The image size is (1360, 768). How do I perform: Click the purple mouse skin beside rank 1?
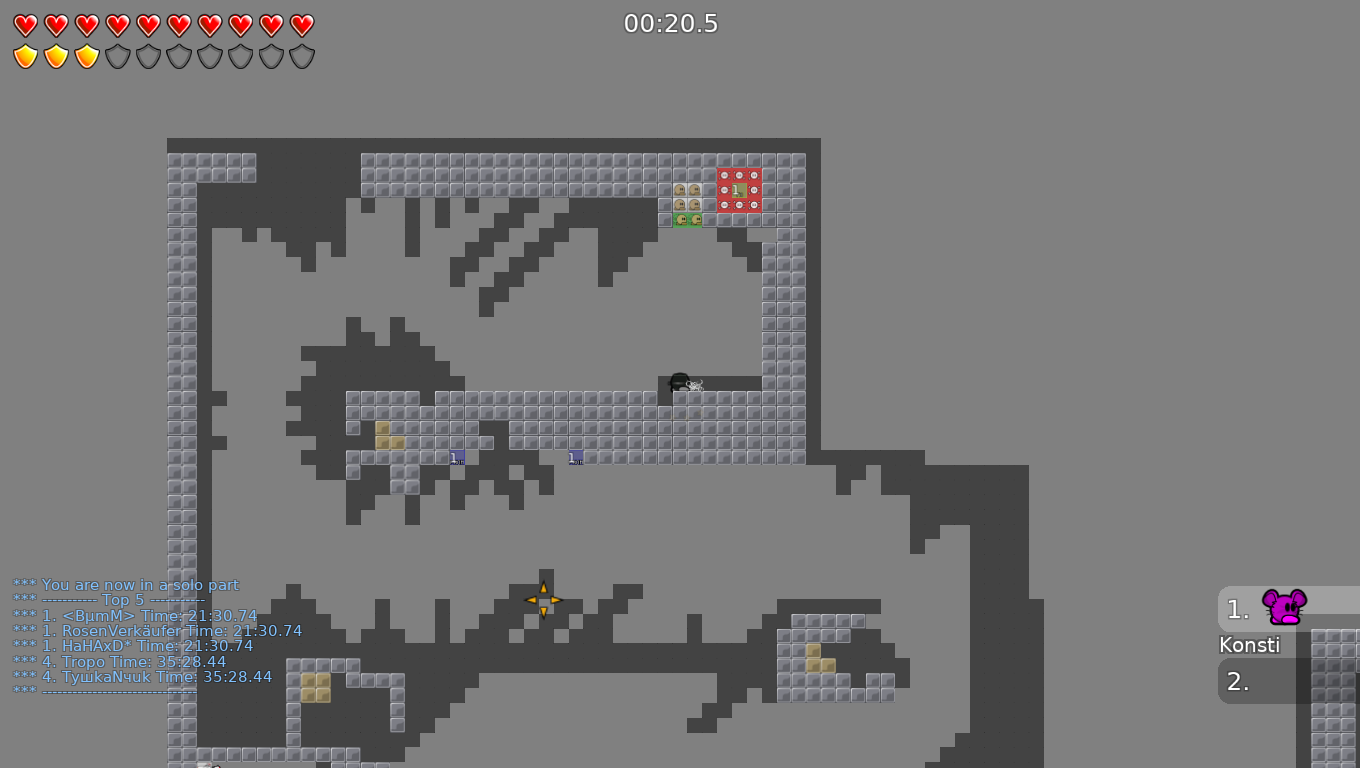click(x=1283, y=605)
